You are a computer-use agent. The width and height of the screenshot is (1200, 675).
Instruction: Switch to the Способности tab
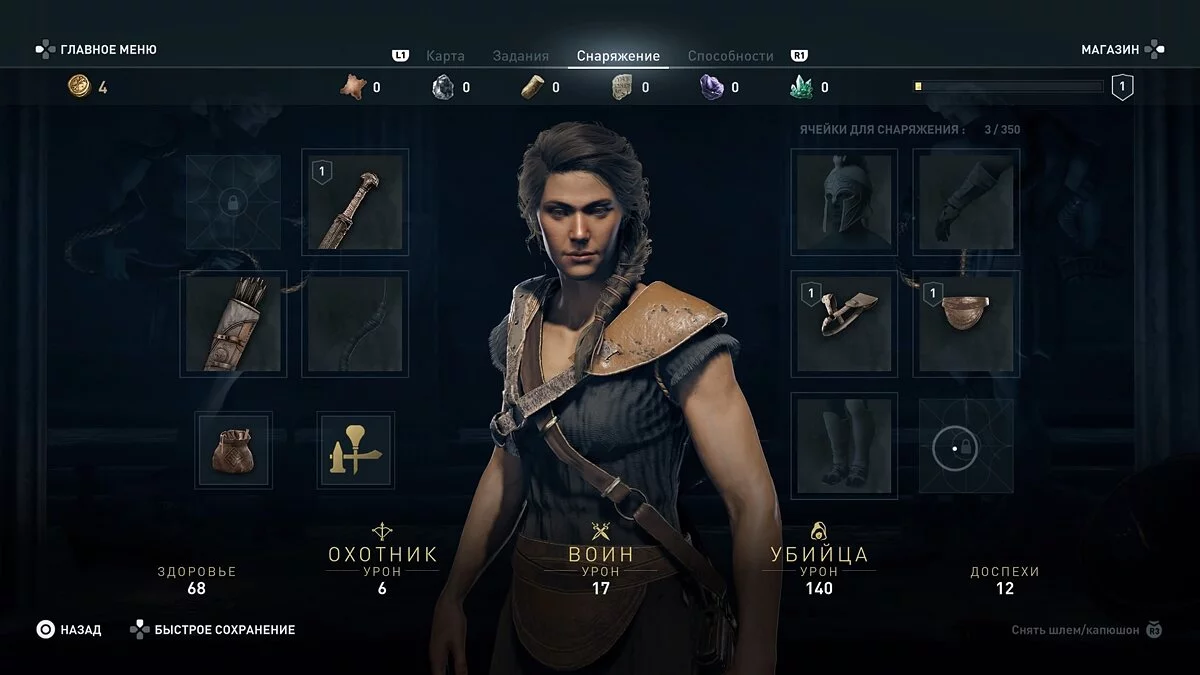(x=730, y=56)
